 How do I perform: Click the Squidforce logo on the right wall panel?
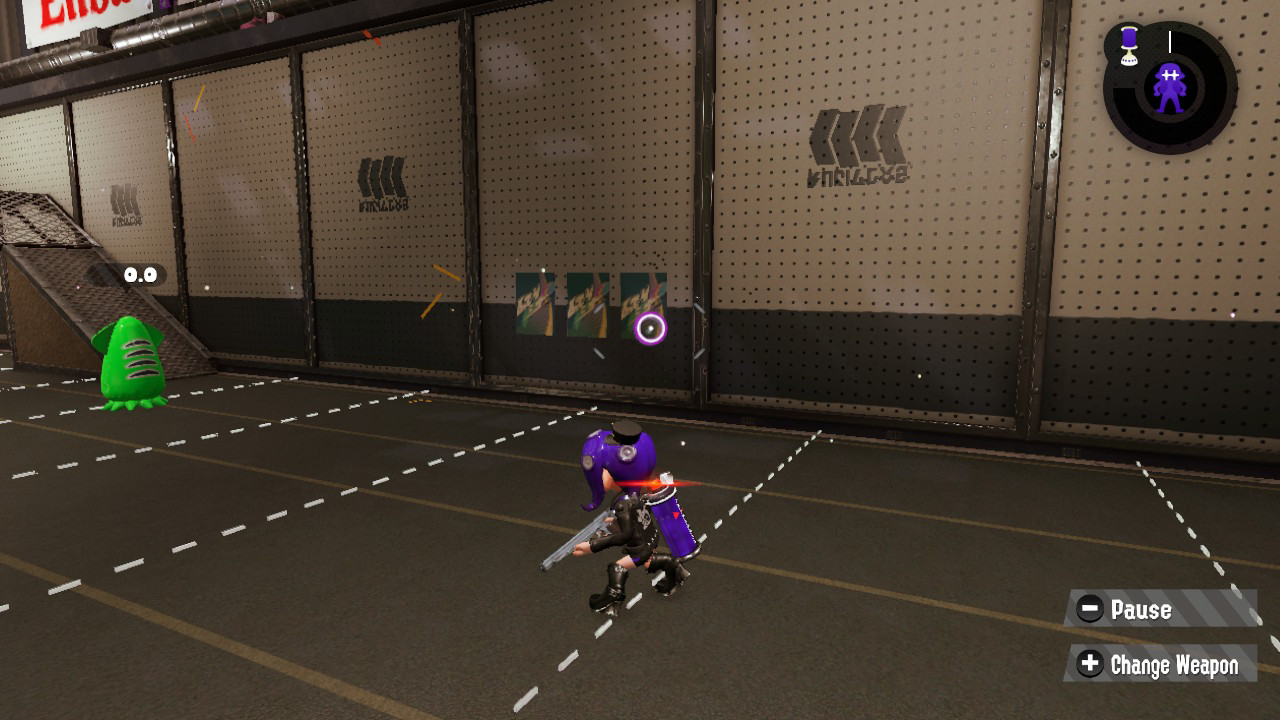pyautogui.click(x=860, y=135)
